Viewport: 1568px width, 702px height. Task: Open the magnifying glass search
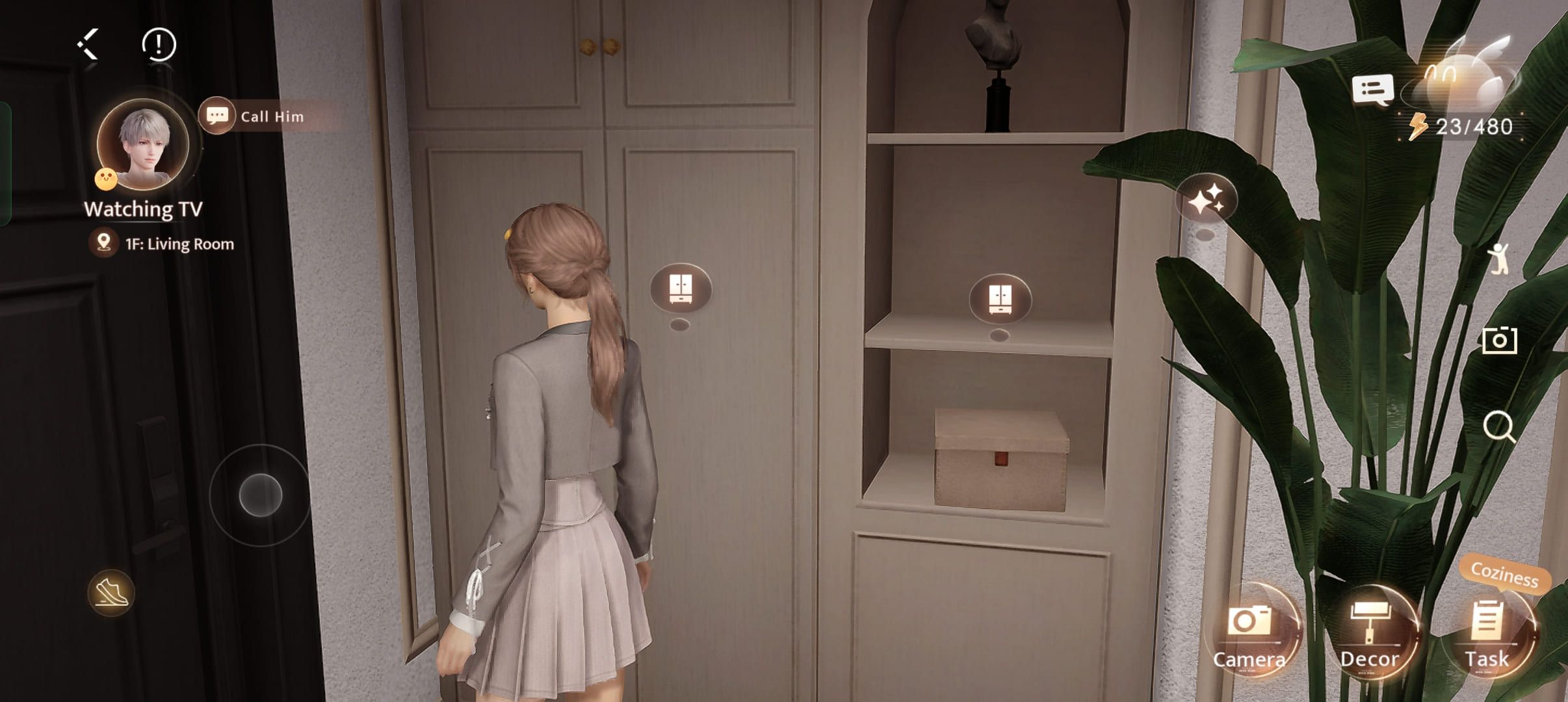point(1499,426)
